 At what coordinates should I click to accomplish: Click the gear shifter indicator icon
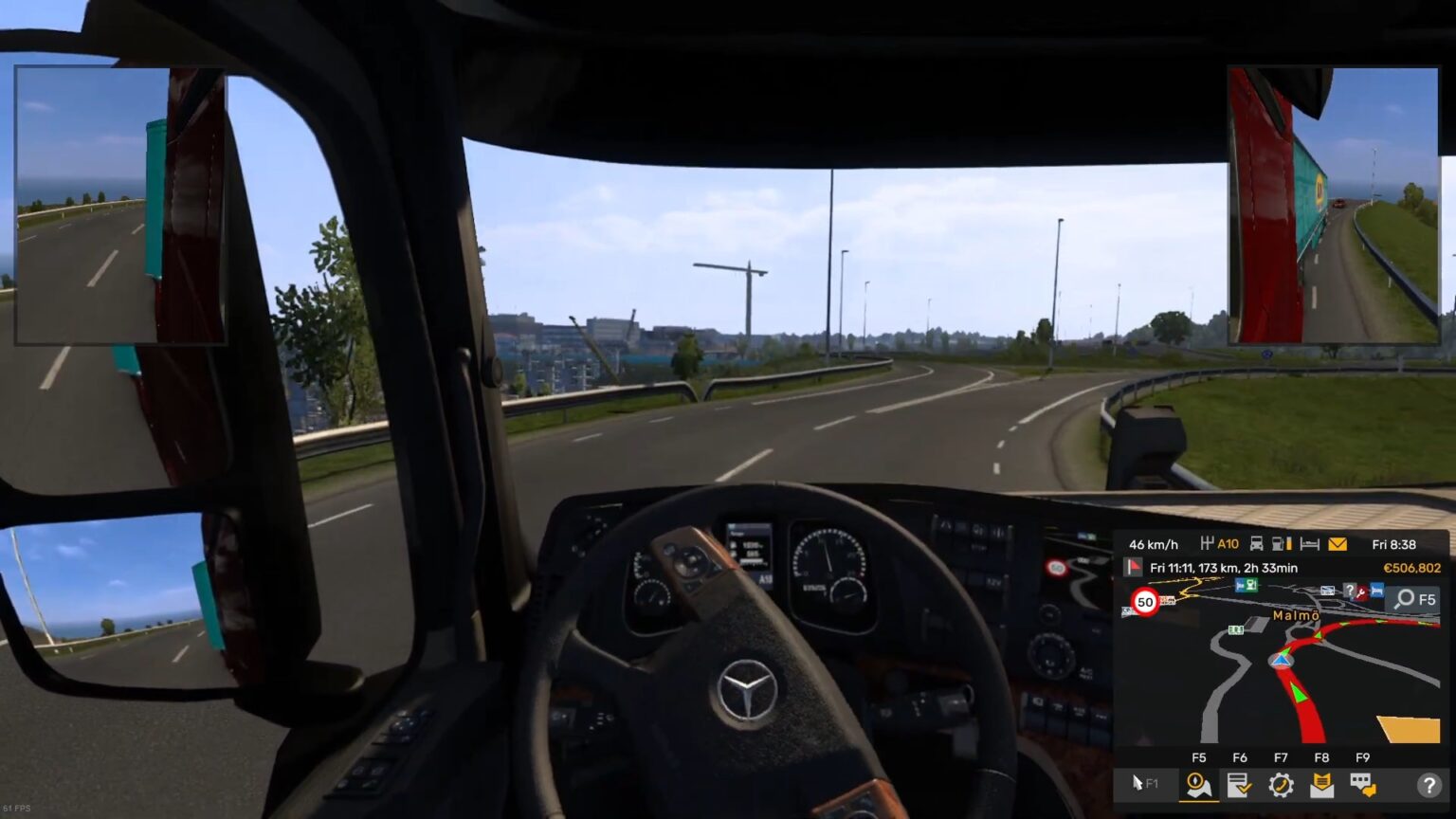tap(1207, 542)
